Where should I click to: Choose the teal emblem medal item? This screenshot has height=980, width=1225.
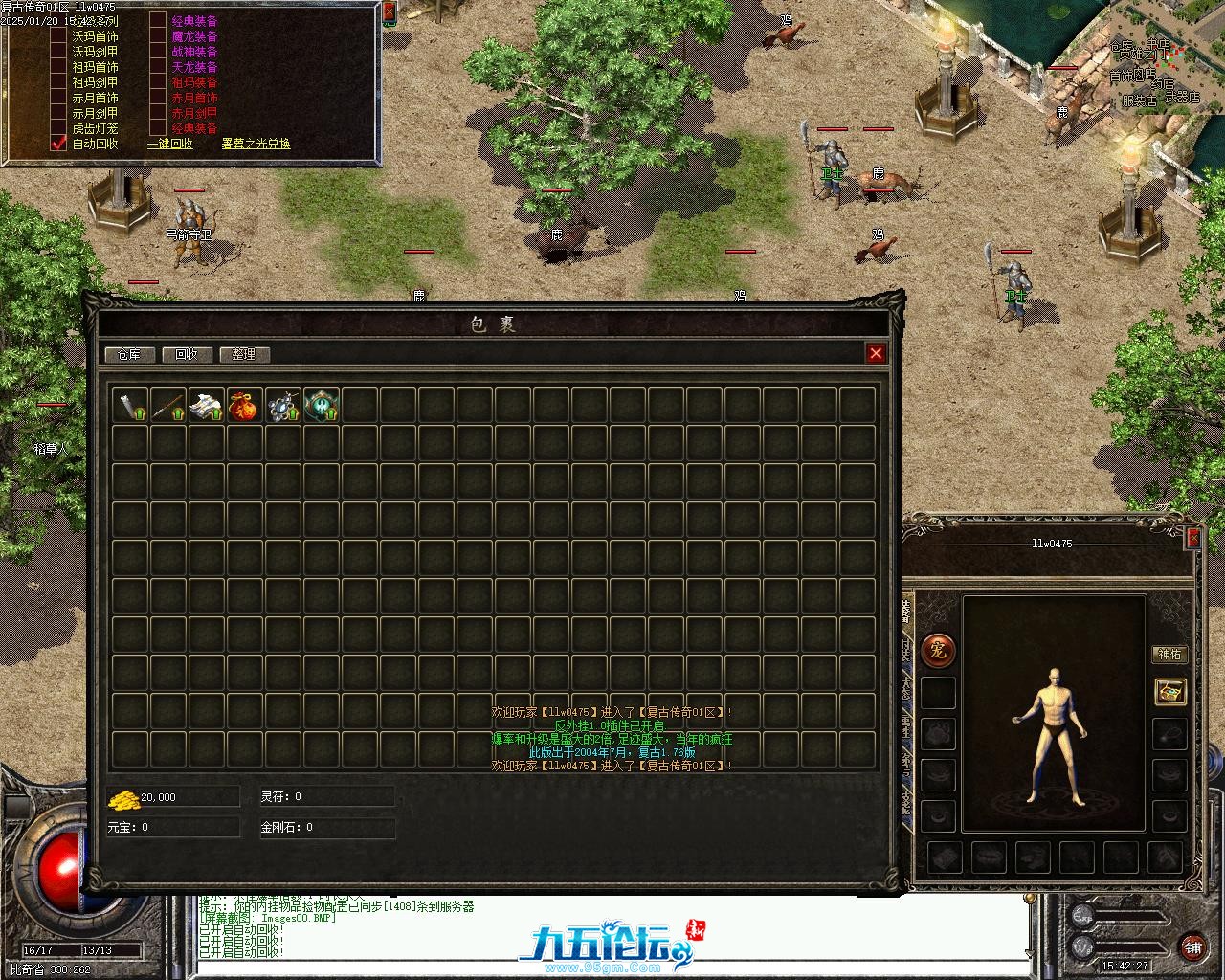pyautogui.click(x=321, y=406)
